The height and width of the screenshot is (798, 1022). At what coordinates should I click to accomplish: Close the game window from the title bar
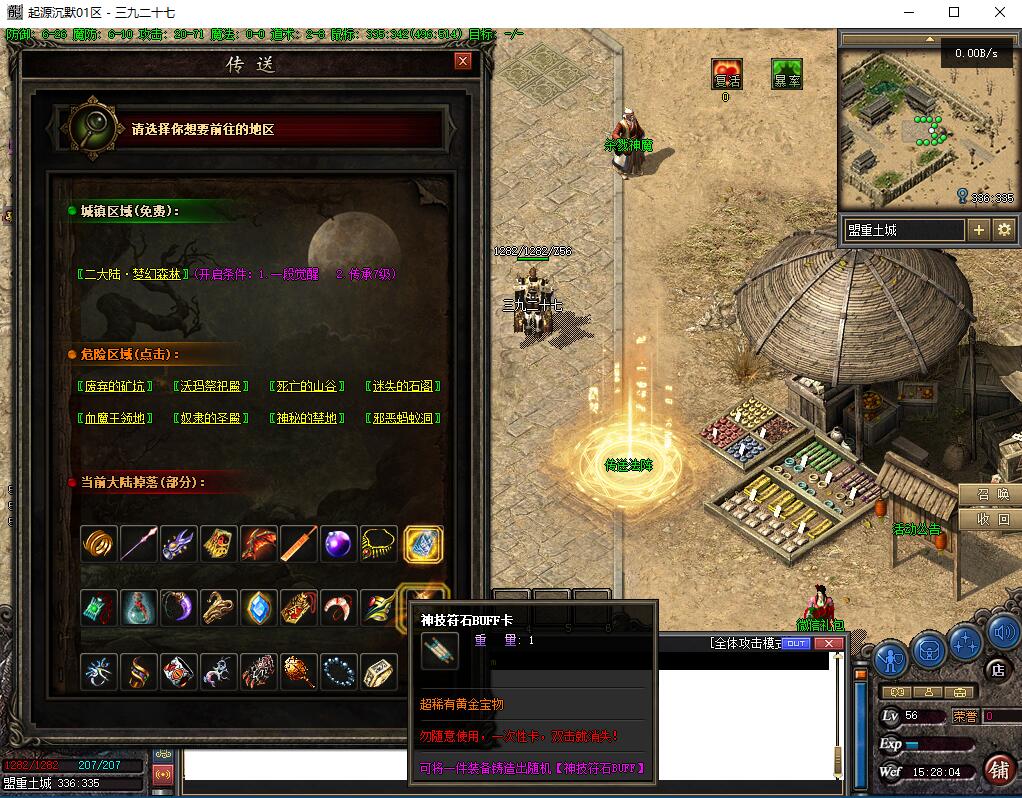tap(999, 13)
